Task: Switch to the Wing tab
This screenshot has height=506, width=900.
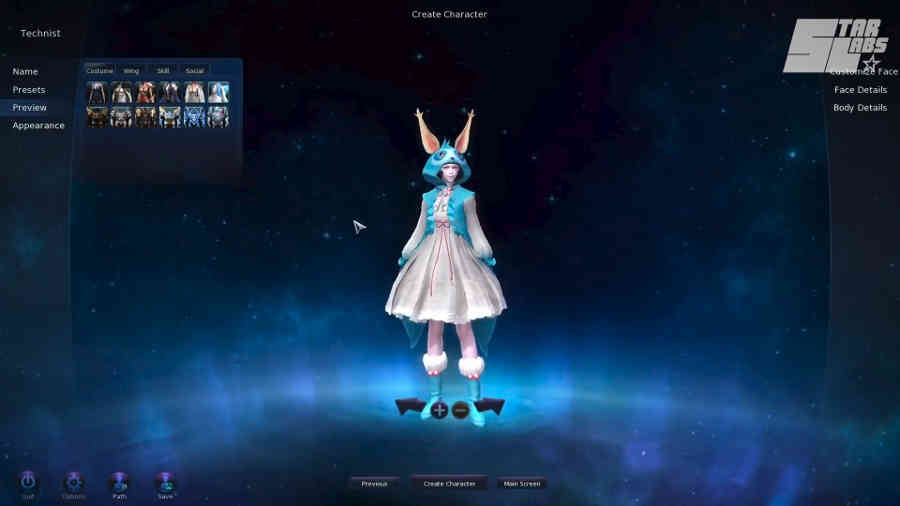Action: click(x=131, y=71)
